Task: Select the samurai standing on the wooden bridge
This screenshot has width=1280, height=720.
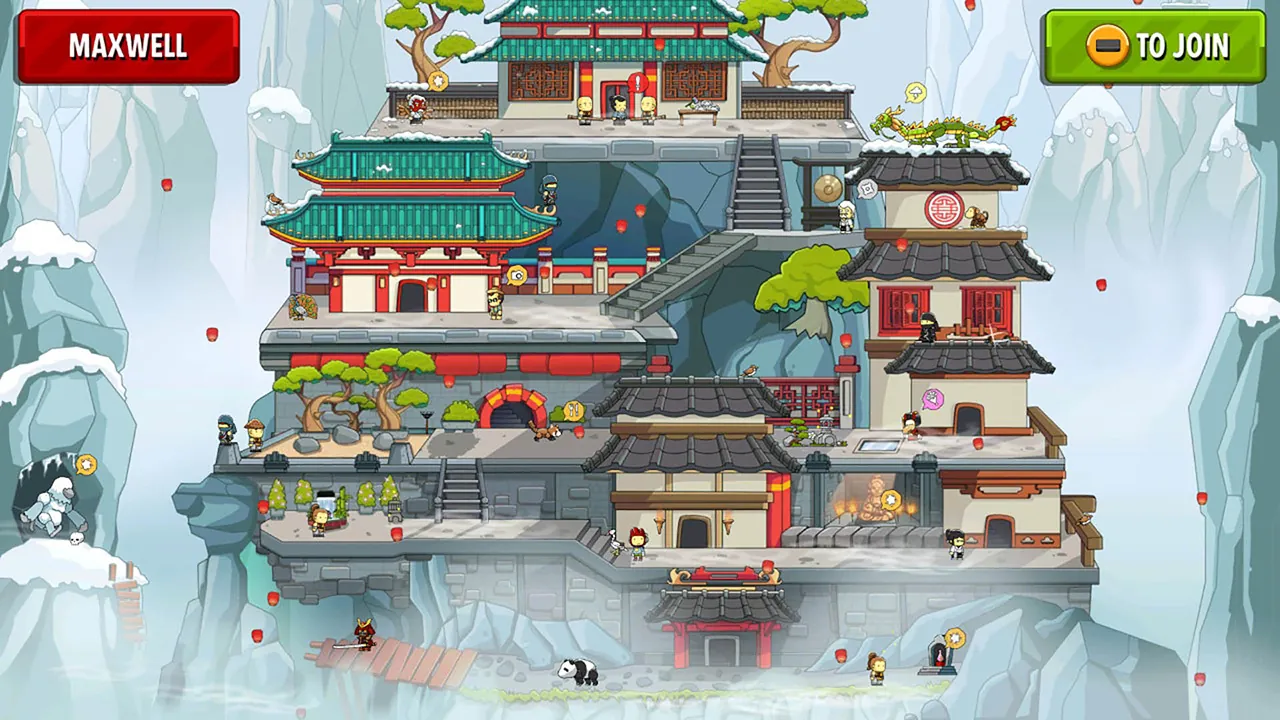Action: pos(365,633)
